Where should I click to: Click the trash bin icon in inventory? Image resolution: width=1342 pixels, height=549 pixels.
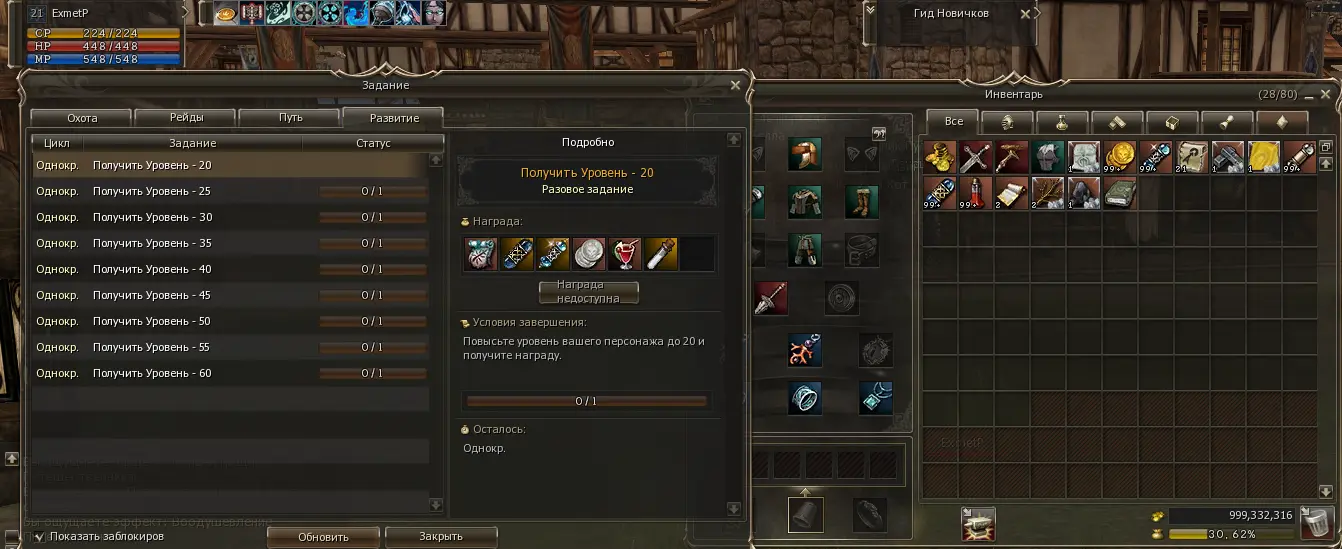pos(1315,522)
